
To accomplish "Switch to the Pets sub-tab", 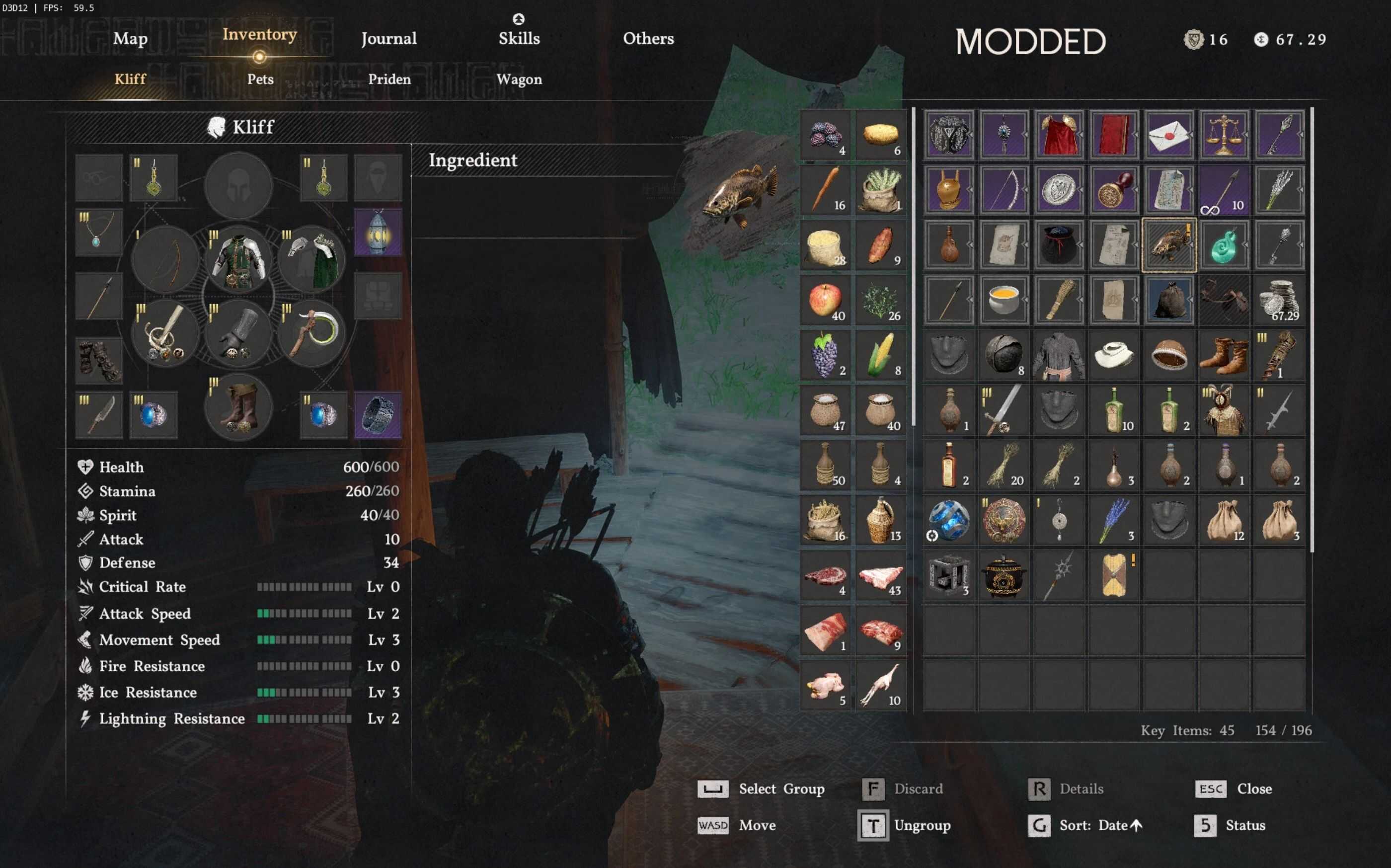I will pyautogui.click(x=260, y=79).
